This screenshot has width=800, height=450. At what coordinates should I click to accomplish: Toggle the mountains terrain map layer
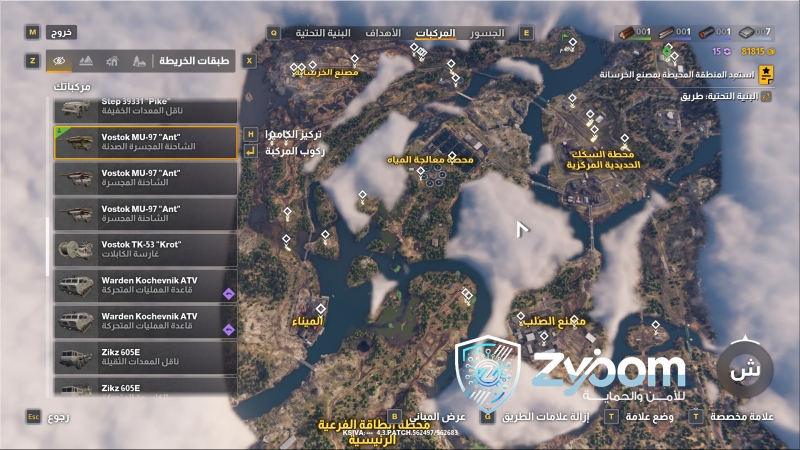(86, 61)
